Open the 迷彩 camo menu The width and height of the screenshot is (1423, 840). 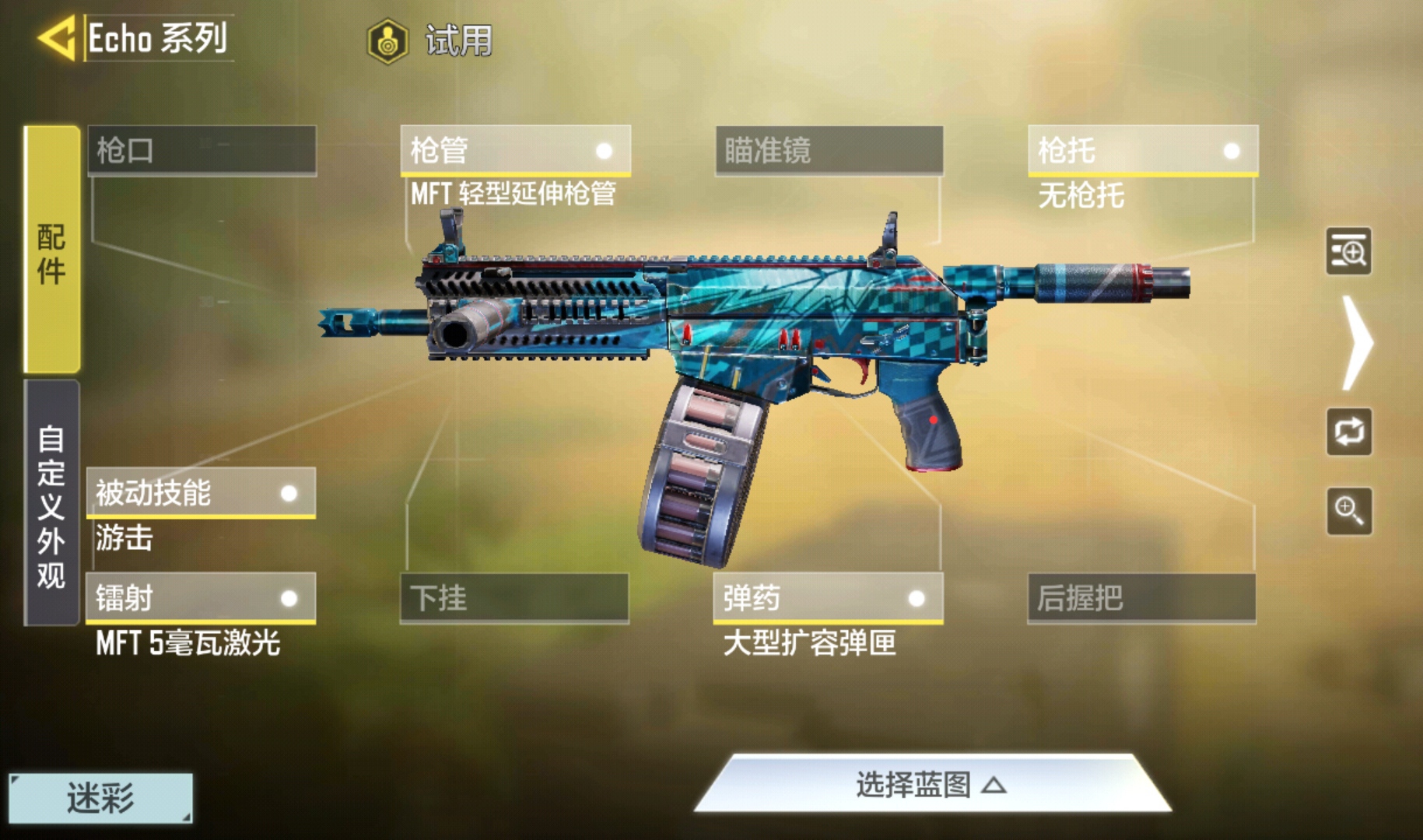tap(100, 798)
